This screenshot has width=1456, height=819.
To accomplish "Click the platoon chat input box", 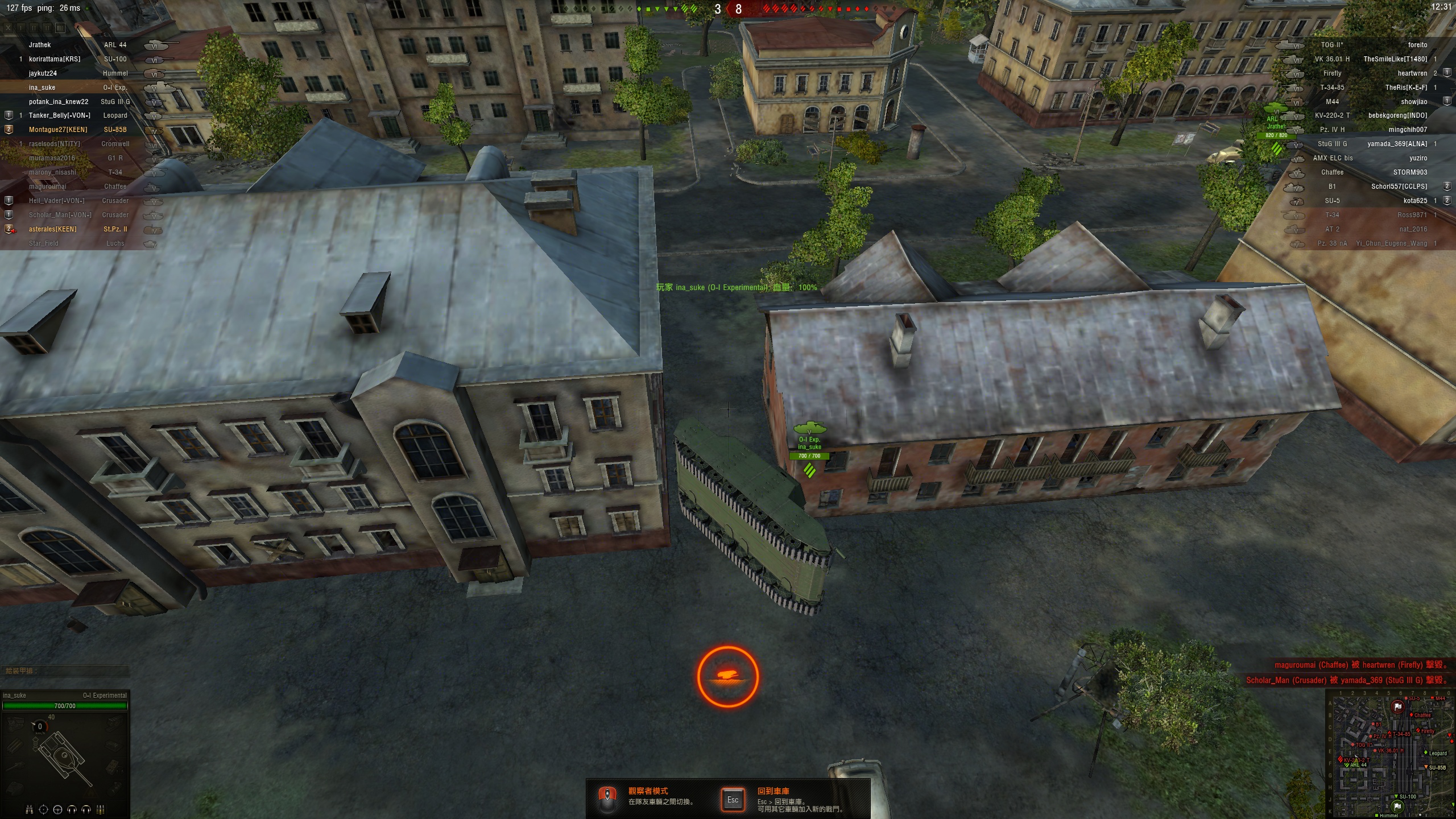I will pos(65,671).
